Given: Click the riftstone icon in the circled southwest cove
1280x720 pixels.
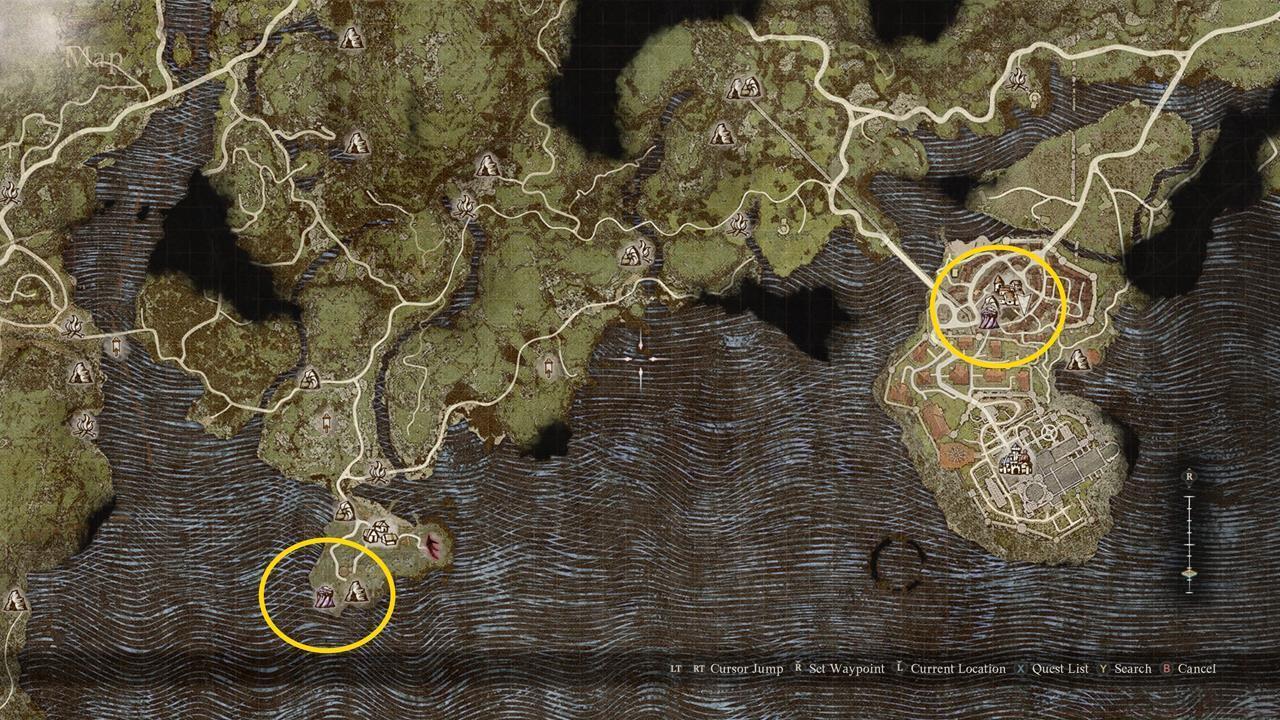Looking at the screenshot, I should coord(325,597).
